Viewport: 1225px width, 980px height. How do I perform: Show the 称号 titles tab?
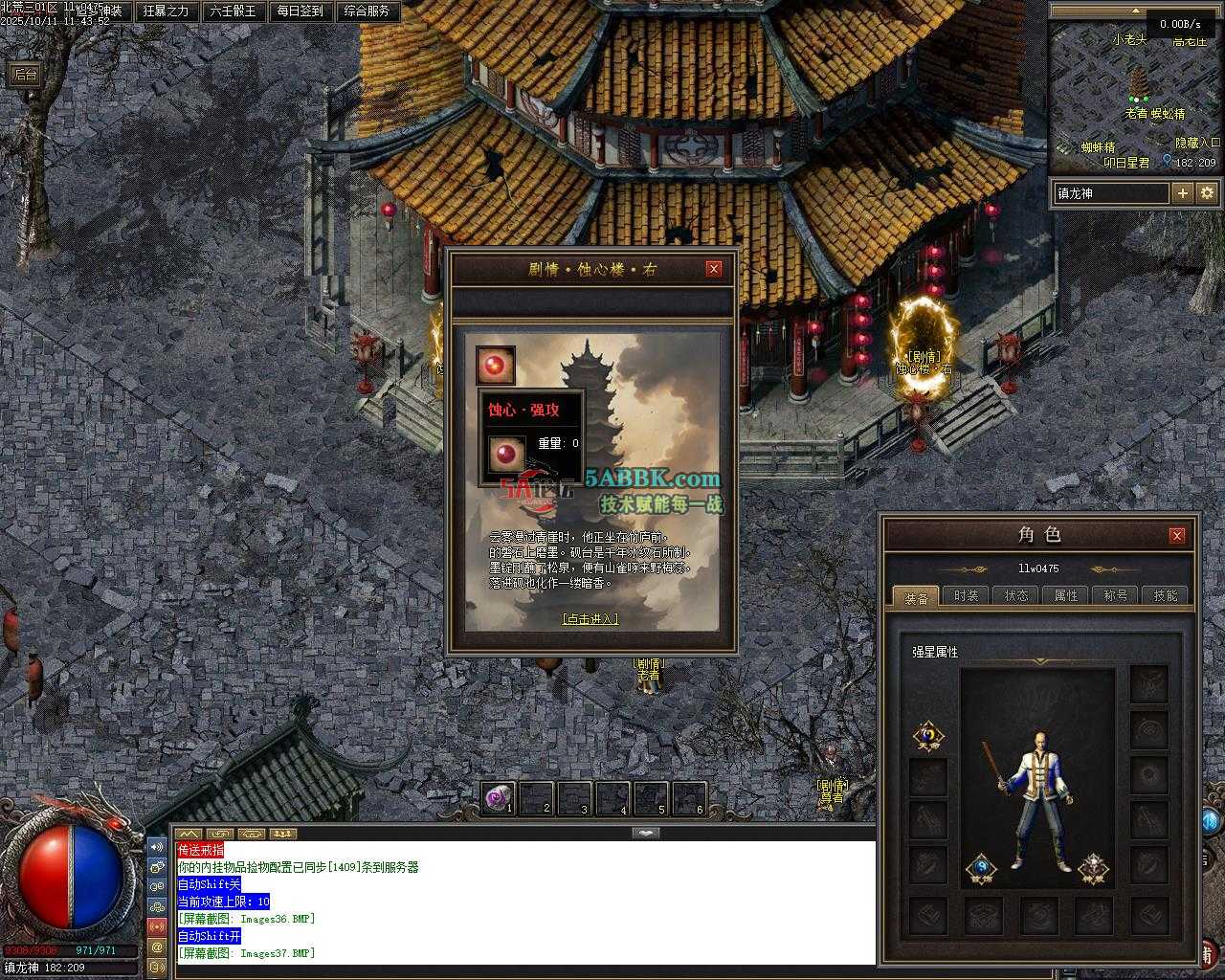[1116, 595]
